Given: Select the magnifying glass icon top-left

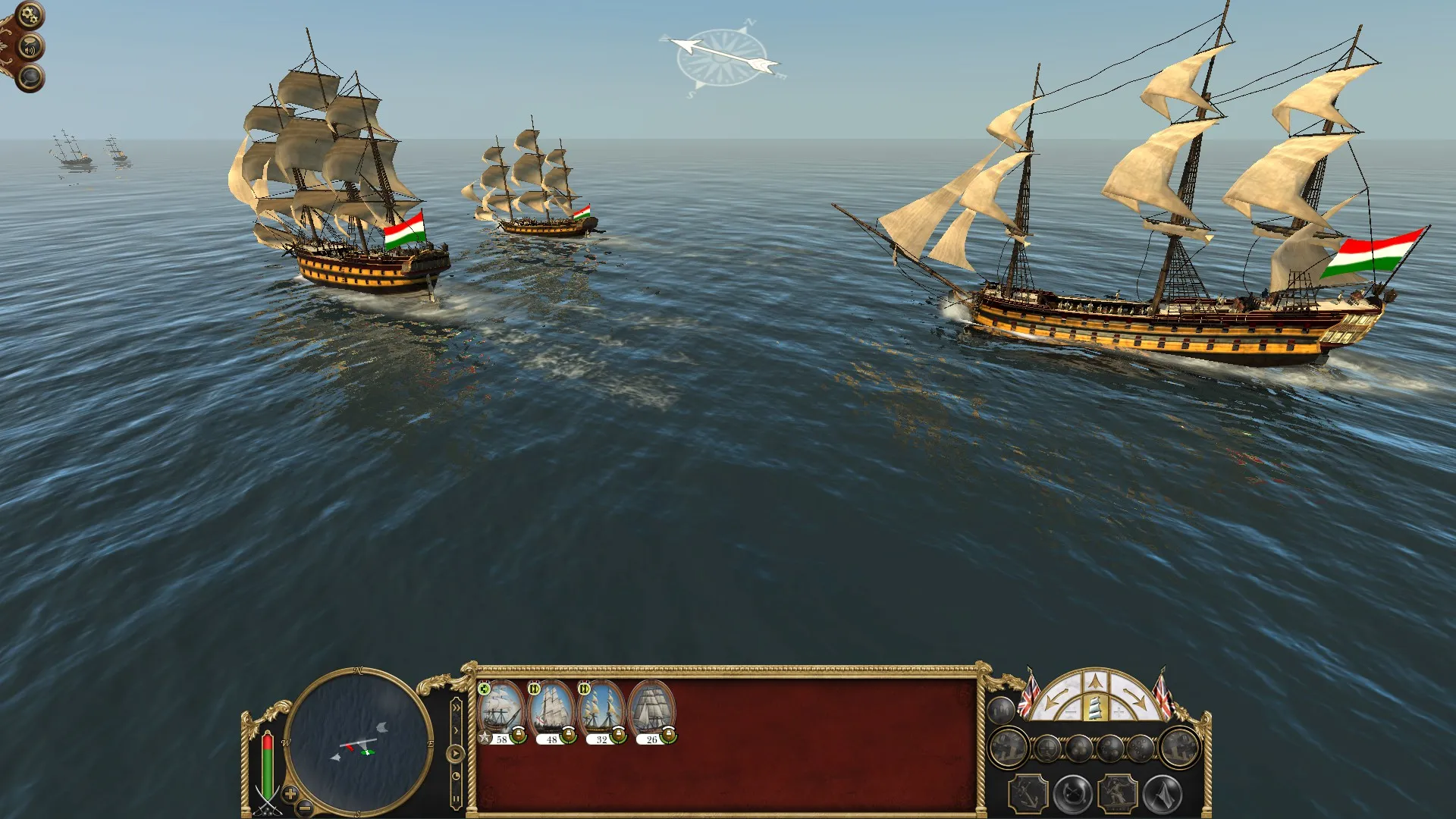Looking at the screenshot, I should coord(30,77).
